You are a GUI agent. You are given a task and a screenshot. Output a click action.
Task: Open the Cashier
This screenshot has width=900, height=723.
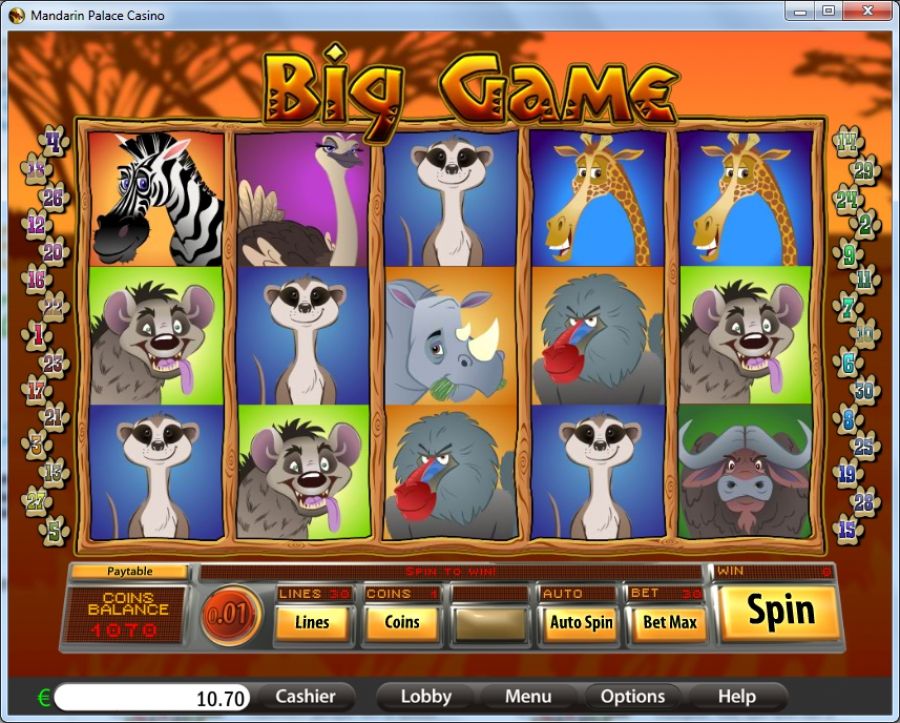tap(306, 696)
